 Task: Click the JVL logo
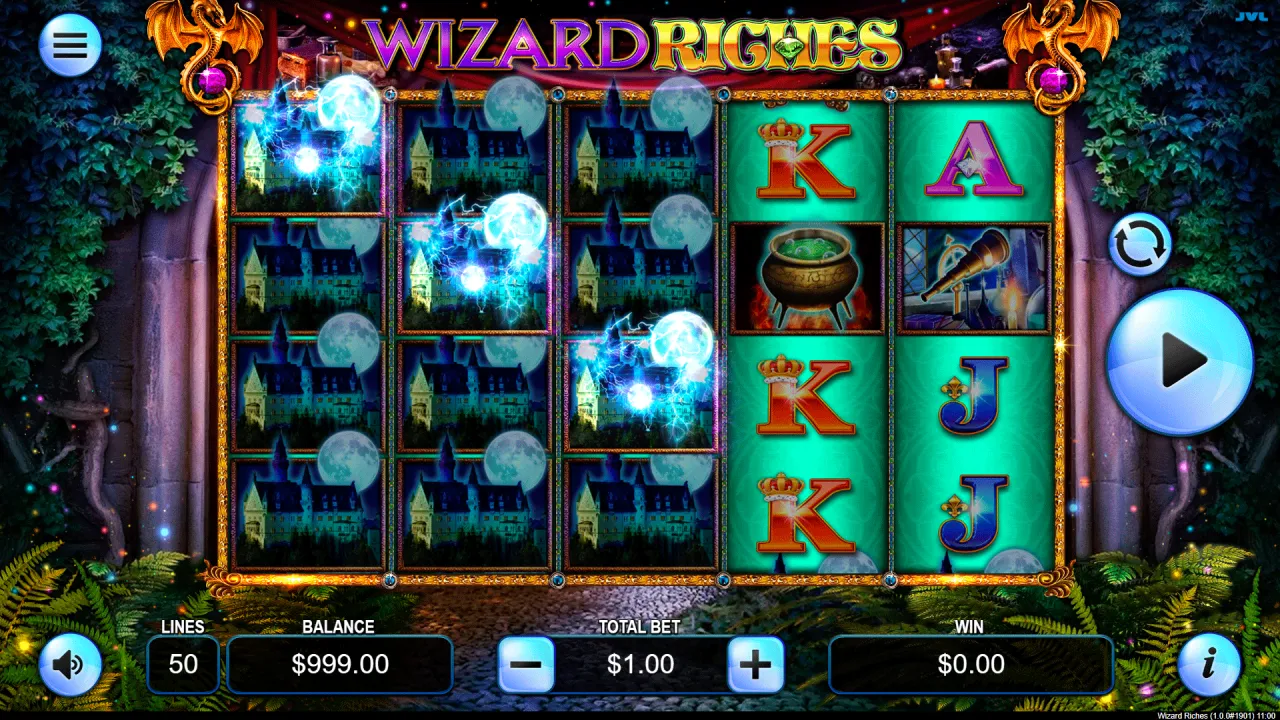click(x=1253, y=15)
